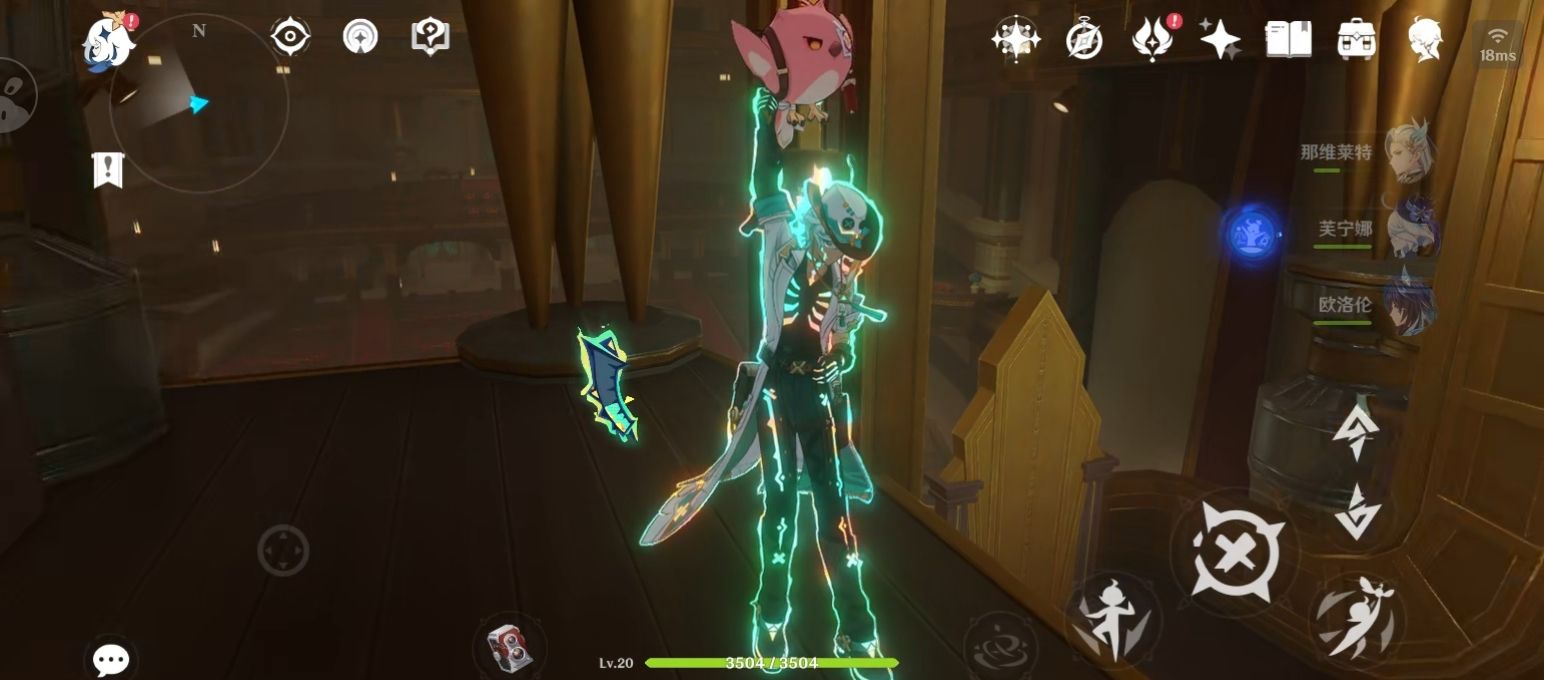
Task: Tap the upward arrow ascend button
Action: tap(1356, 433)
